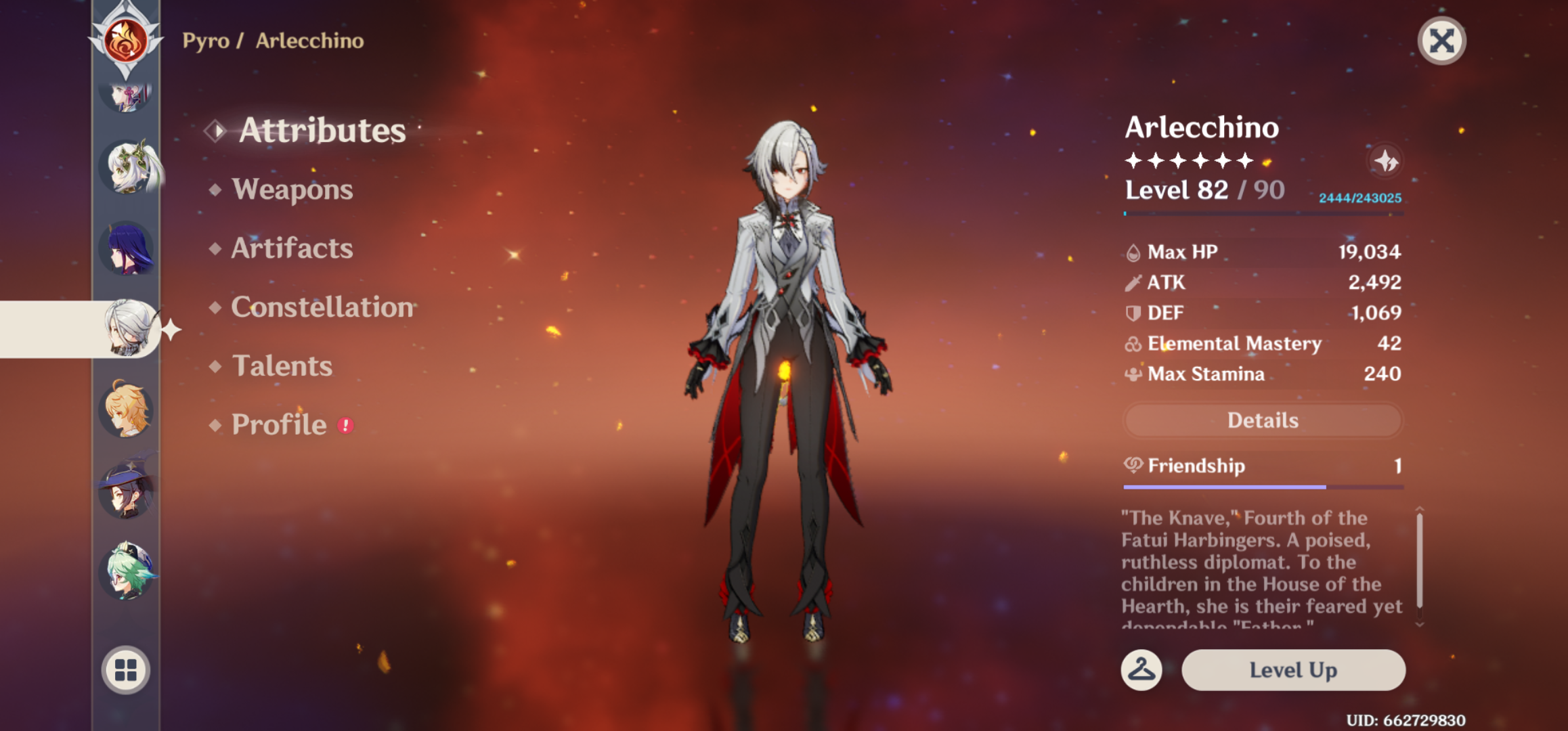Screen dimensions: 1568x731
Task: Open the Talents section
Action: [282, 366]
